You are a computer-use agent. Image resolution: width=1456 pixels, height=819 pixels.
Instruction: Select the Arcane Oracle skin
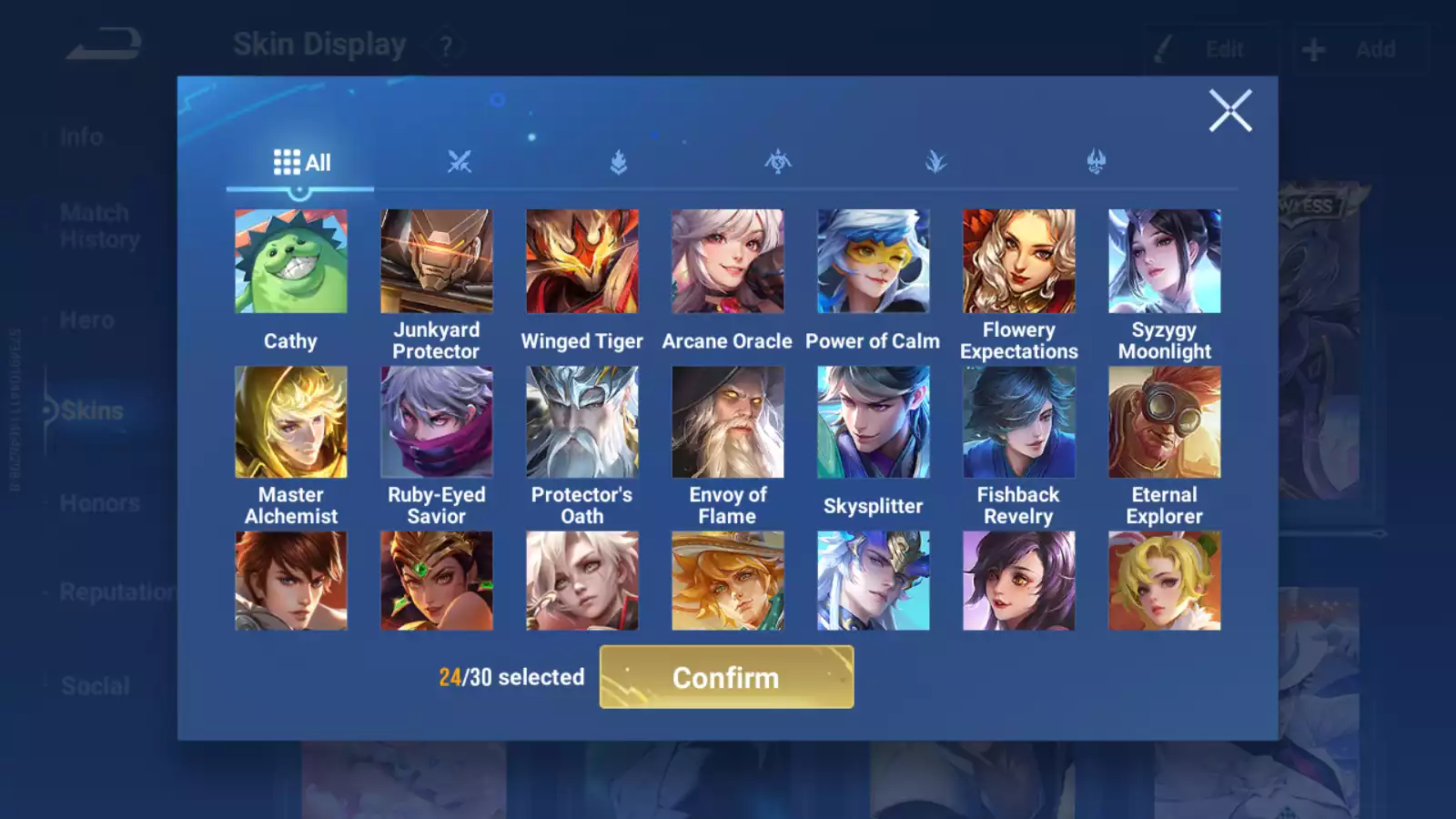pyautogui.click(x=728, y=261)
